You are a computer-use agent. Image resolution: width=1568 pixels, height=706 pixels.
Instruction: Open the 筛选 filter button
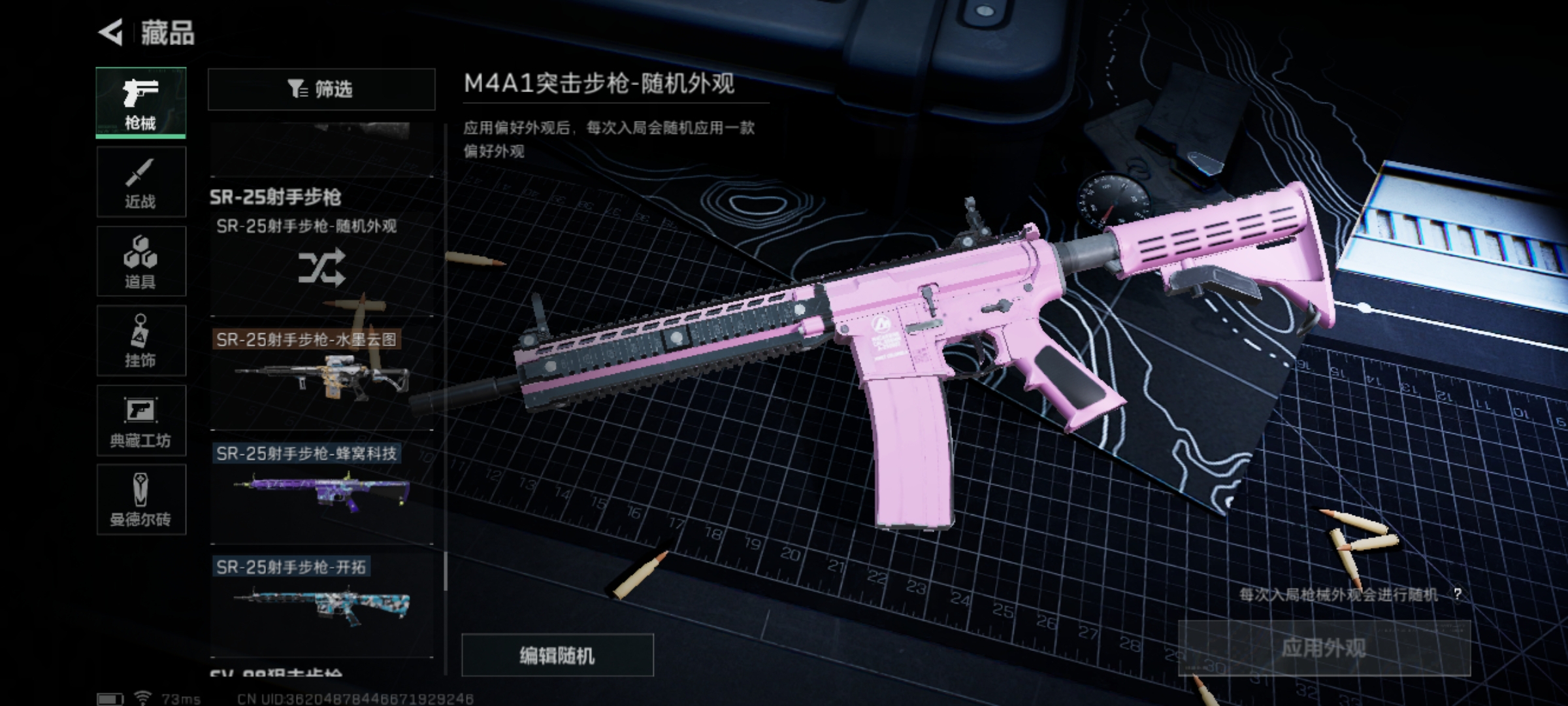(x=321, y=89)
